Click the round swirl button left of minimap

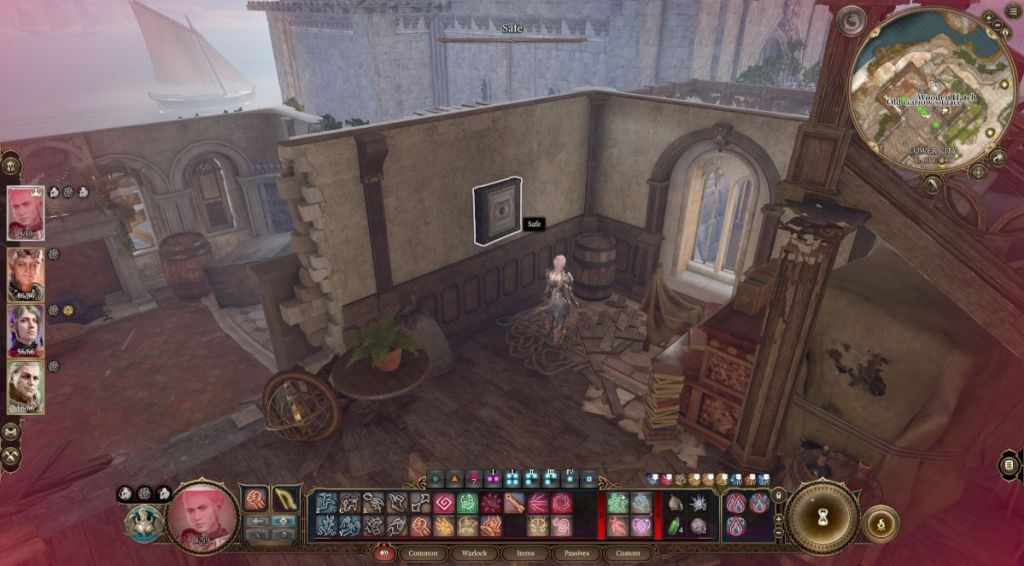click(851, 21)
